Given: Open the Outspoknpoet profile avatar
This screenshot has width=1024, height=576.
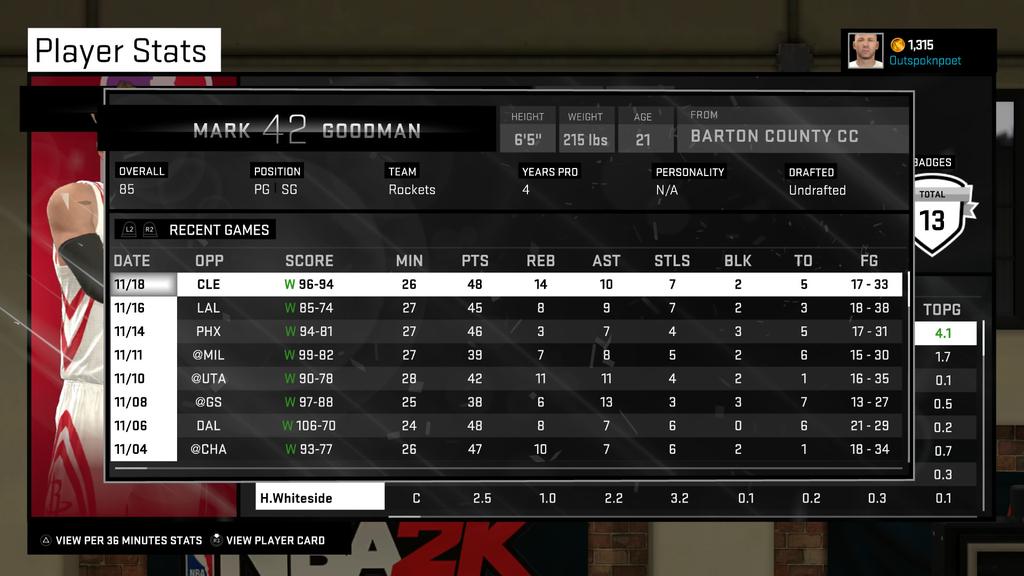Looking at the screenshot, I should [x=865, y=51].
